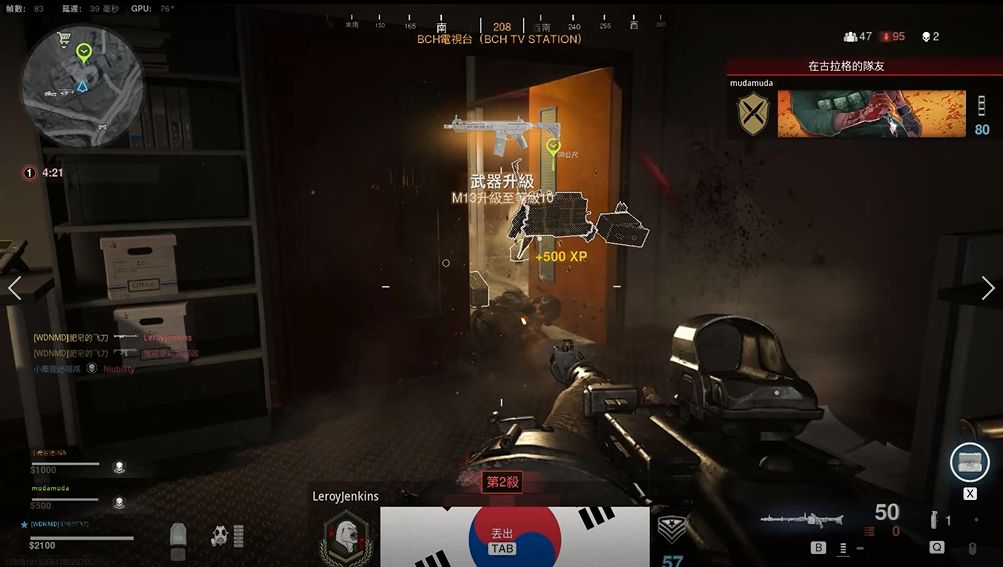
Task: Click the sergeant rank chevron icon
Action: click(671, 530)
